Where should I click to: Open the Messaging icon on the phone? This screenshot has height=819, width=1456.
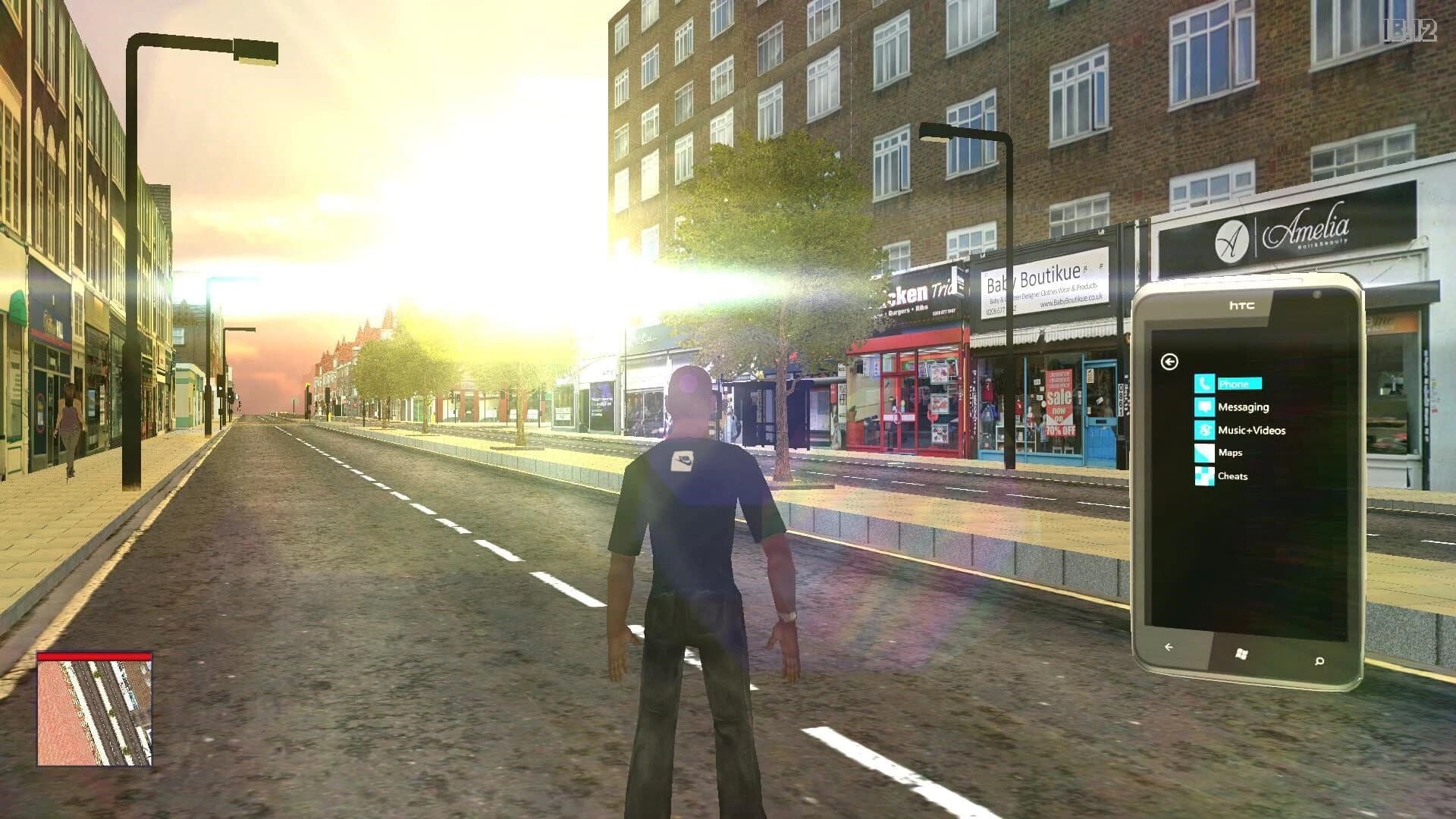pyautogui.click(x=1206, y=407)
